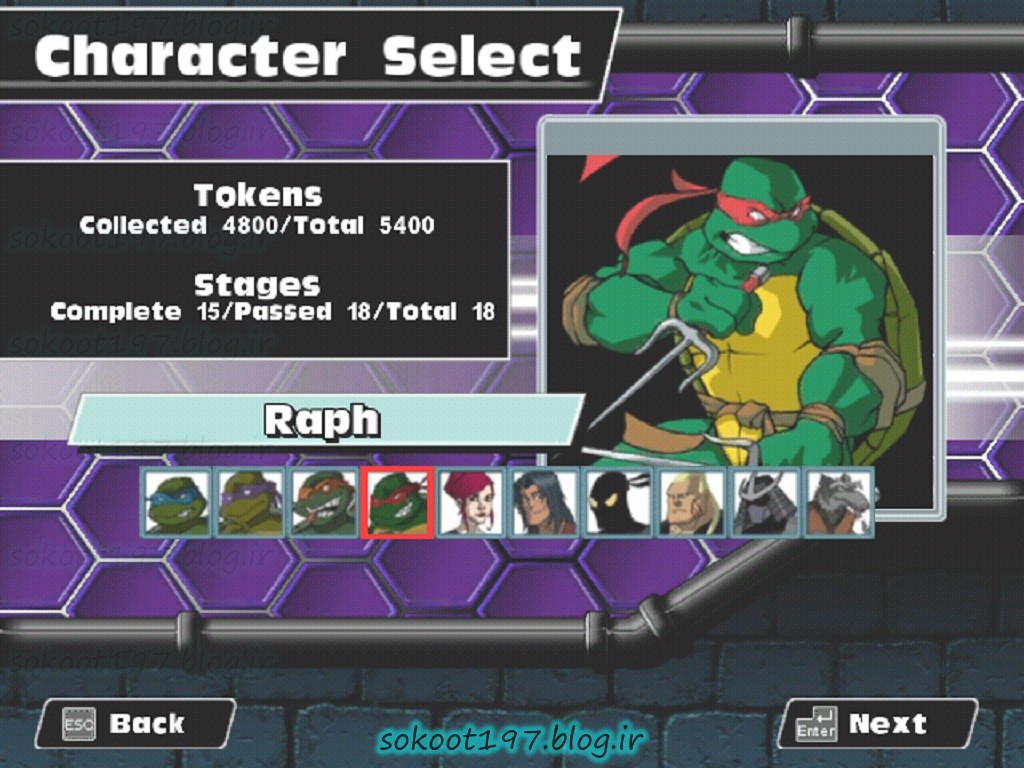This screenshot has width=1024, height=768.
Task: Pick the black-hooded ninja portrait
Action: [x=617, y=502]
